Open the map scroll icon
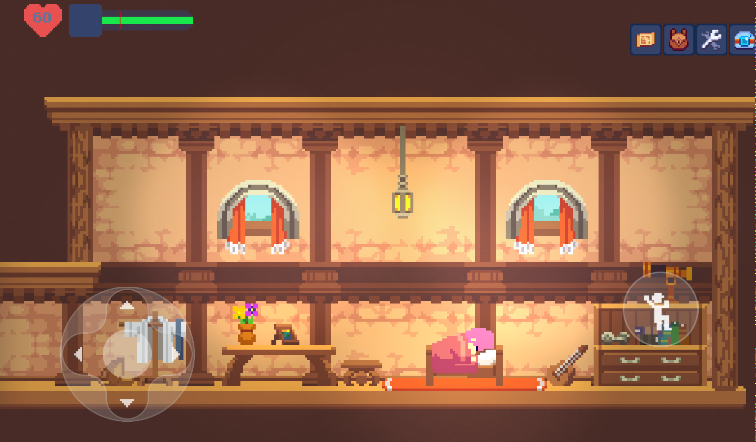756x442 pixels. (646, 40)
